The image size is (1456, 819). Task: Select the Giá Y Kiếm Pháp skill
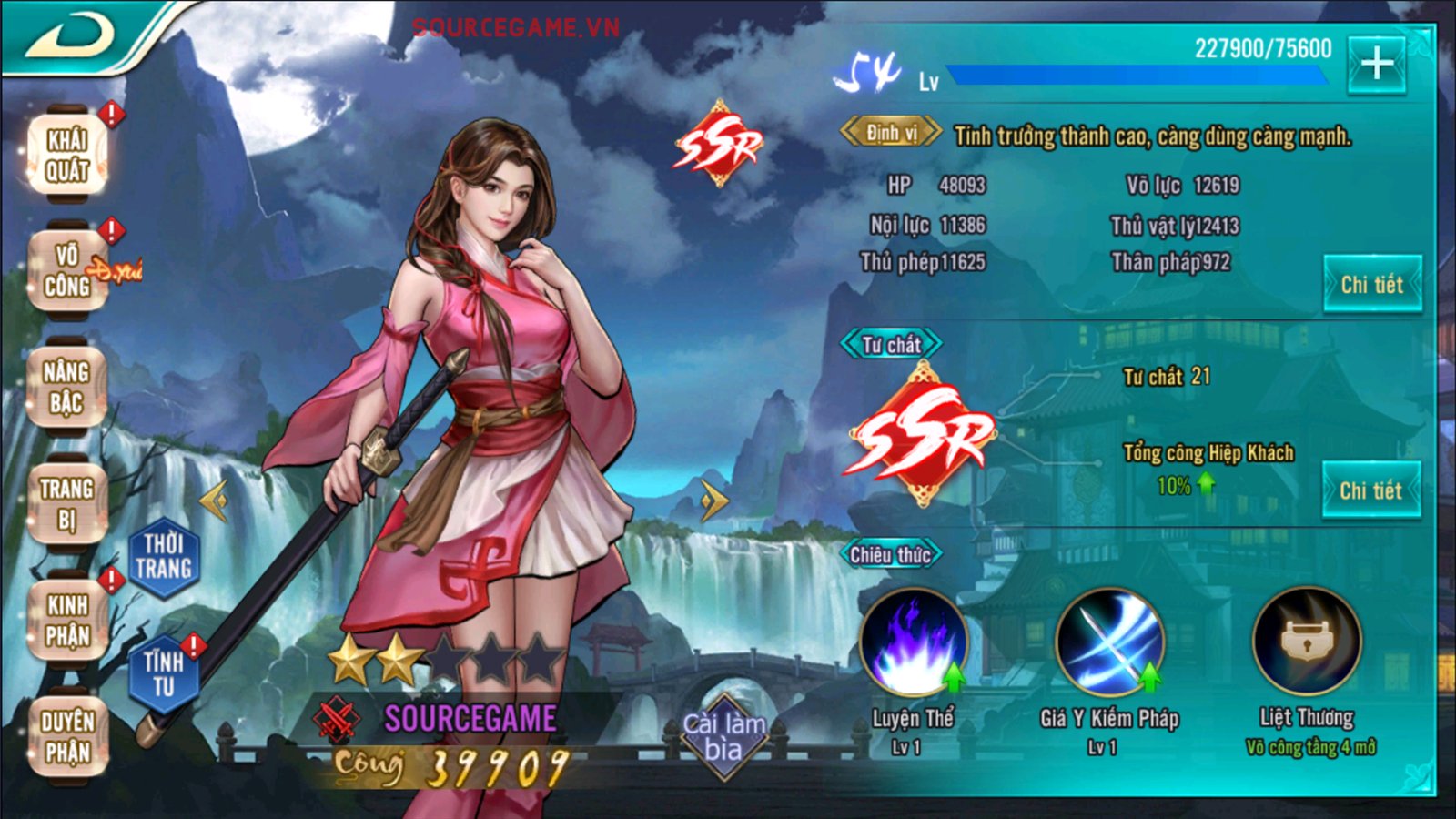(1109, 642)
